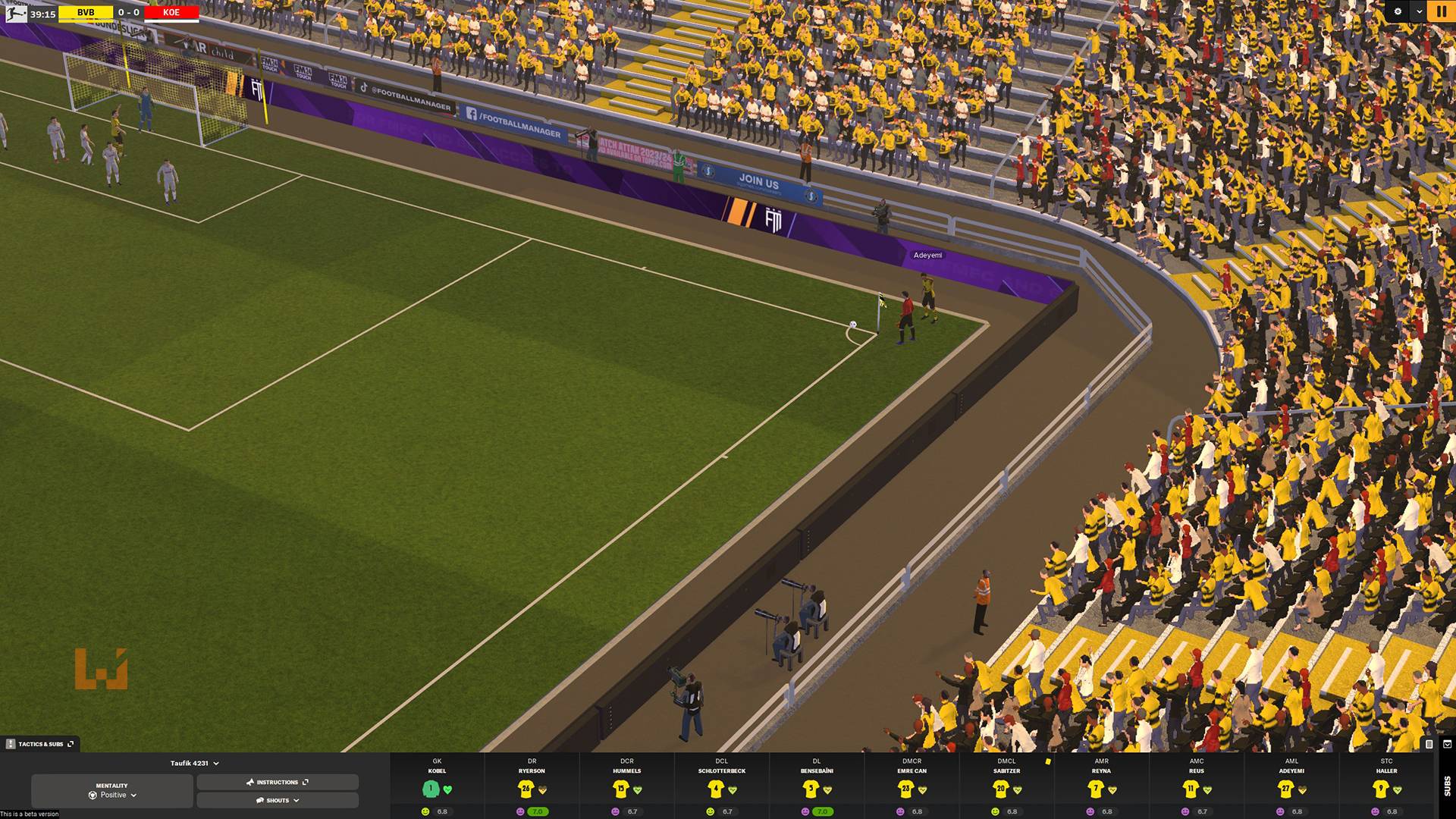Open the Tactics & Subs panel
Viewport: 1456px width, 819px height.
coord(40,744)
